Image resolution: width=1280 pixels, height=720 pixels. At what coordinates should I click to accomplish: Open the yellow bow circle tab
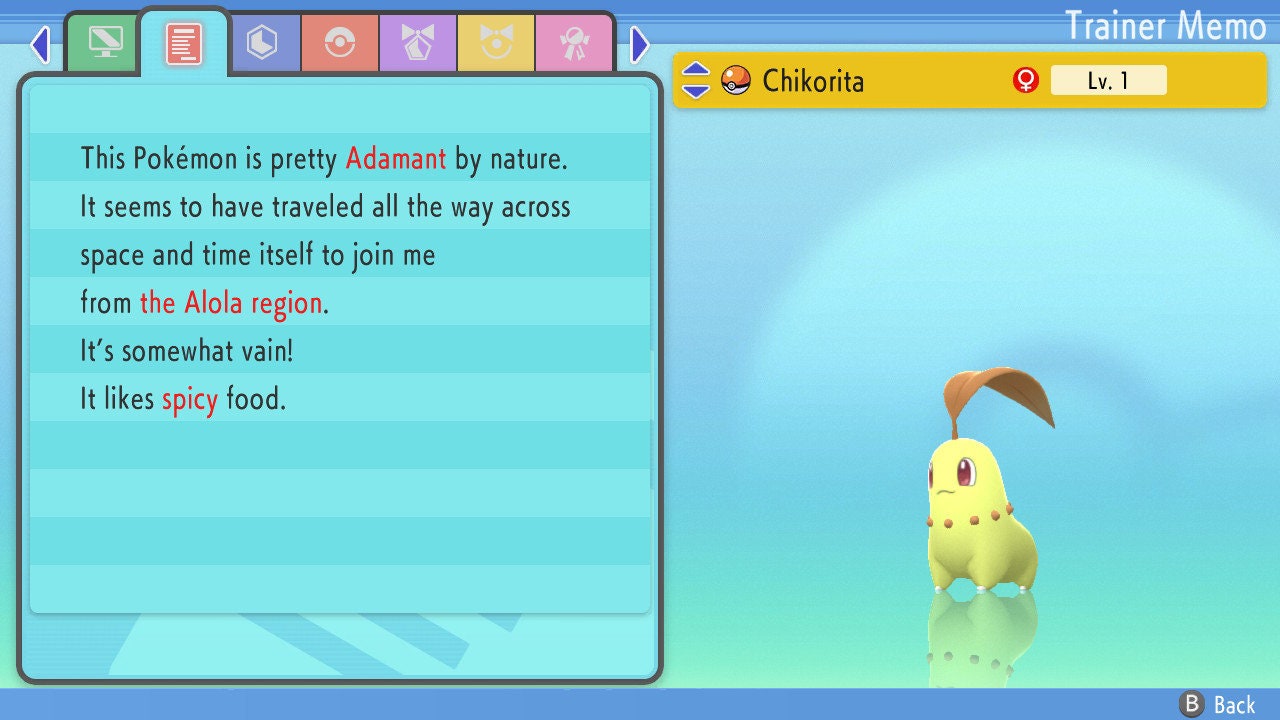tap(496, 44)
